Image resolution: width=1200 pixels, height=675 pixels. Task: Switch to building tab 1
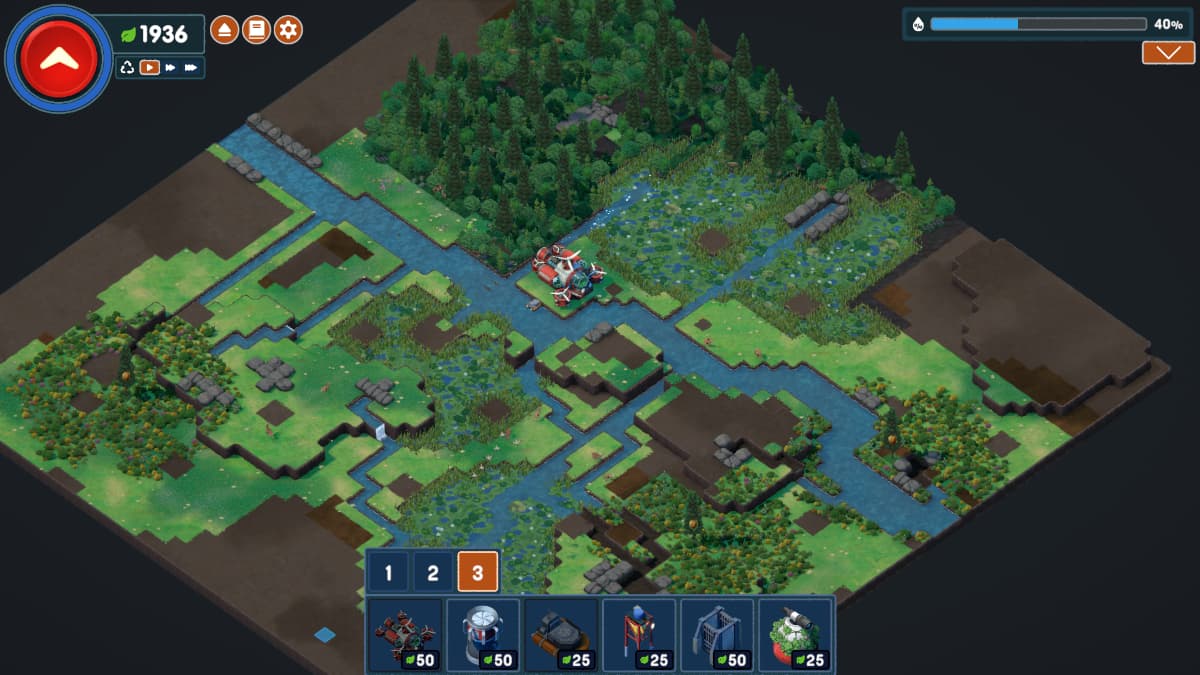(388, 574)
